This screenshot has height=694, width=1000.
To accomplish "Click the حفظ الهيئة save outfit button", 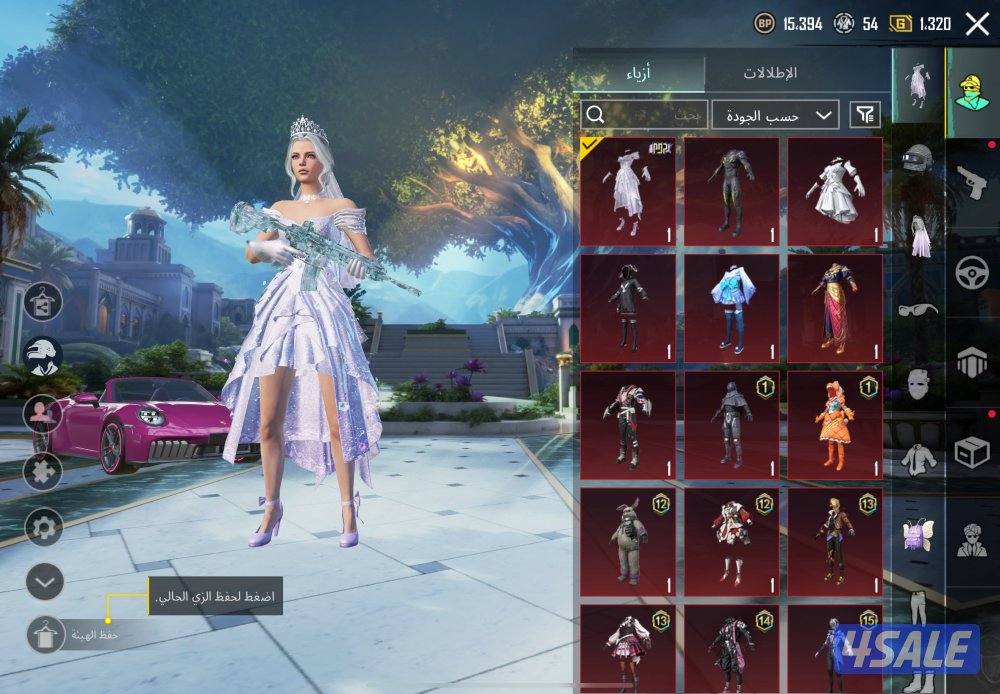I will click(46, 634).
